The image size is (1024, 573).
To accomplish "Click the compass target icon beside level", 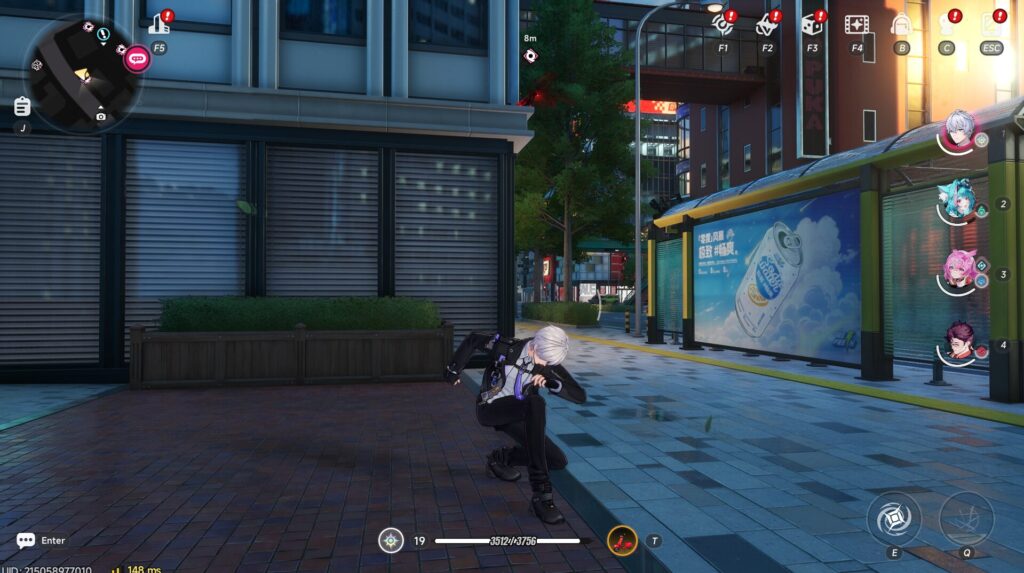I will [x=391, y=541].
